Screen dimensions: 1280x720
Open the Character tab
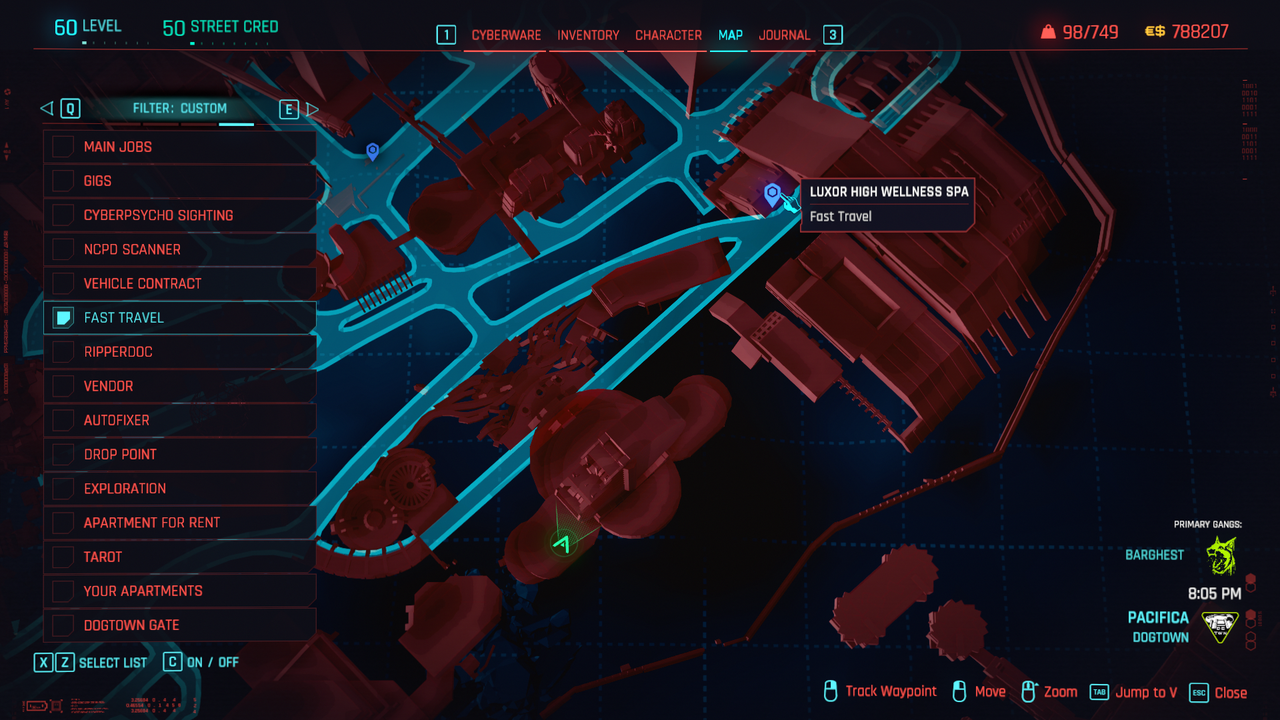(668, 35)
